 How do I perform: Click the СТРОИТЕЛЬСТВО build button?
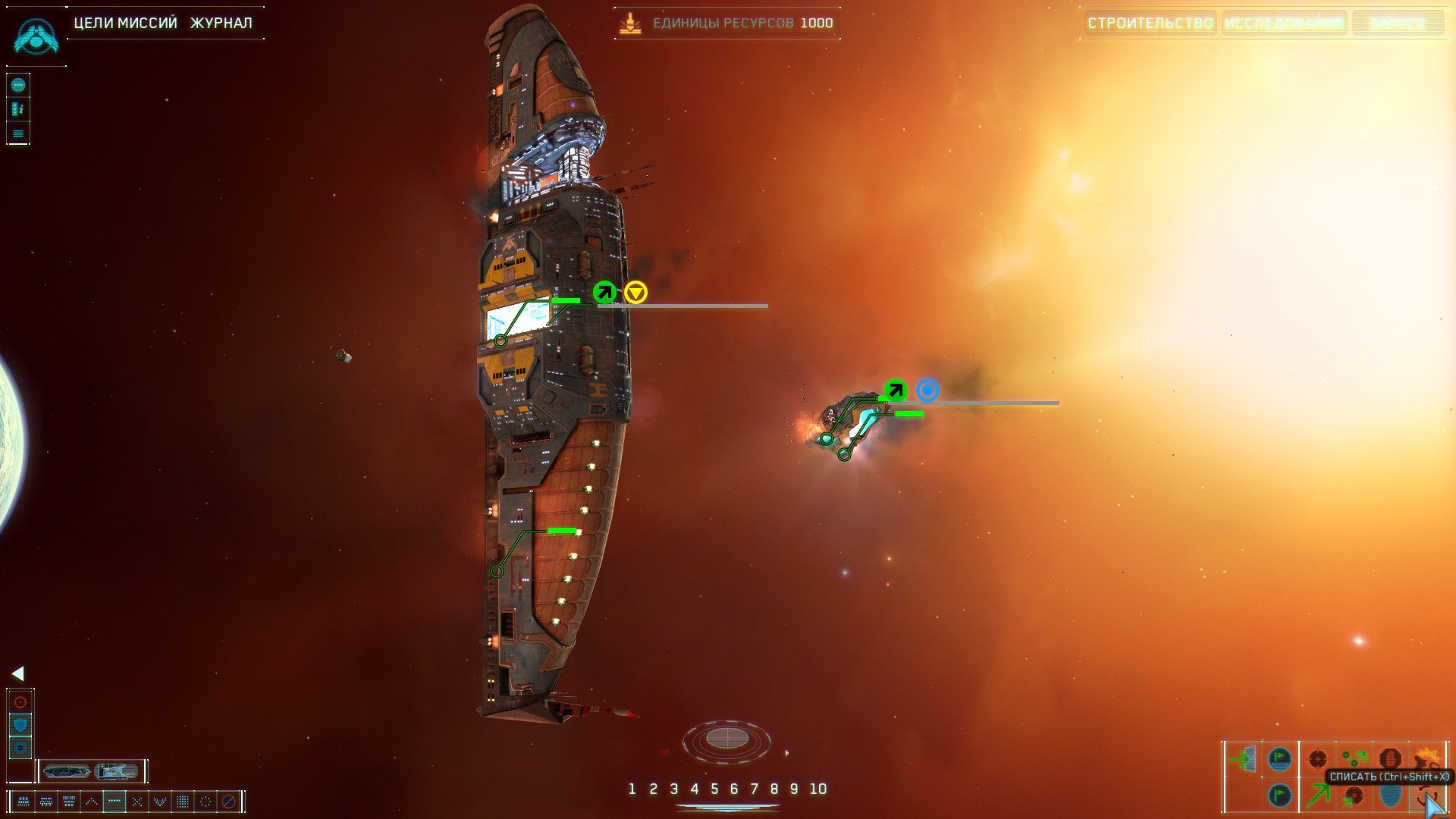coord(1150,23)
